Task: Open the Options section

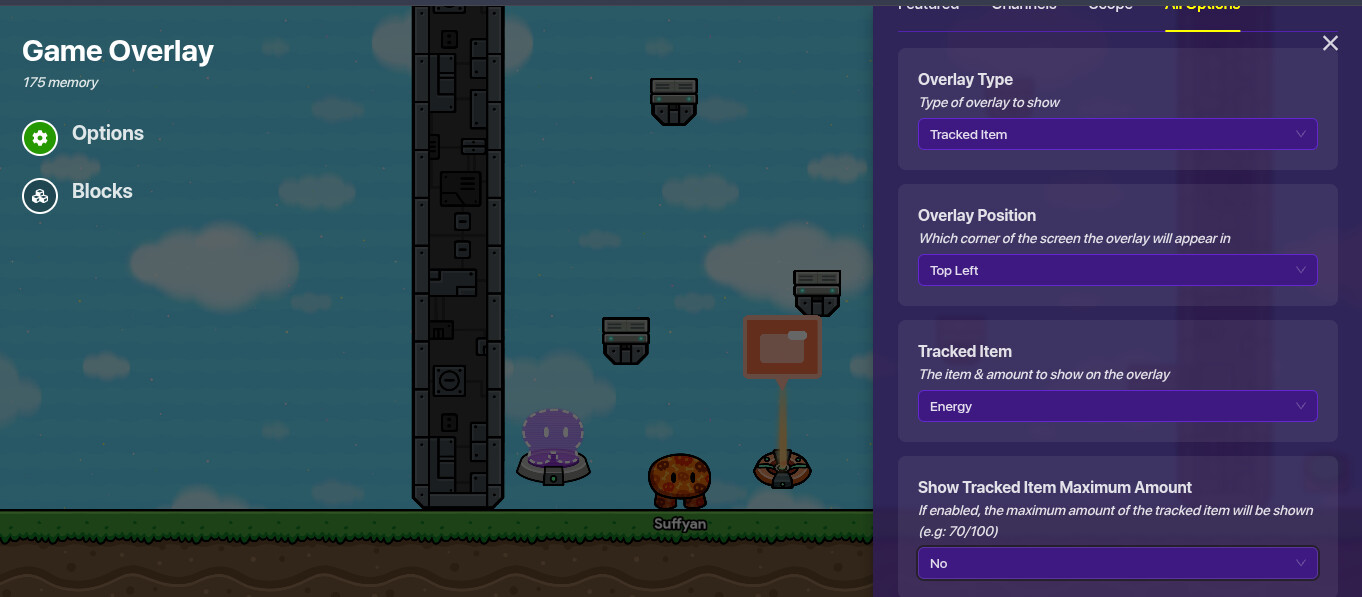Action: tap(84, 135)
